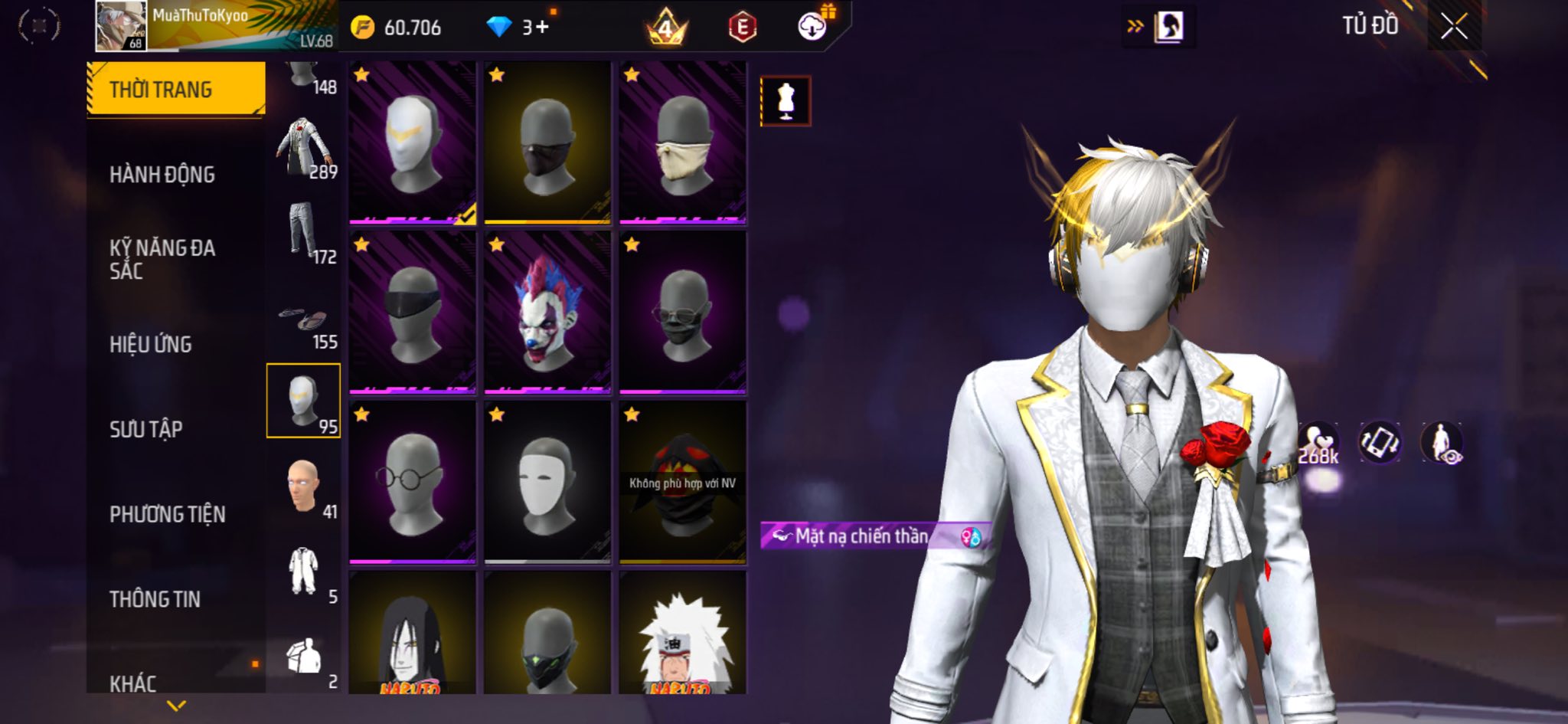Click the mannequin outfit preview button
Viewport: 1568px width, 724px height.
786,100
